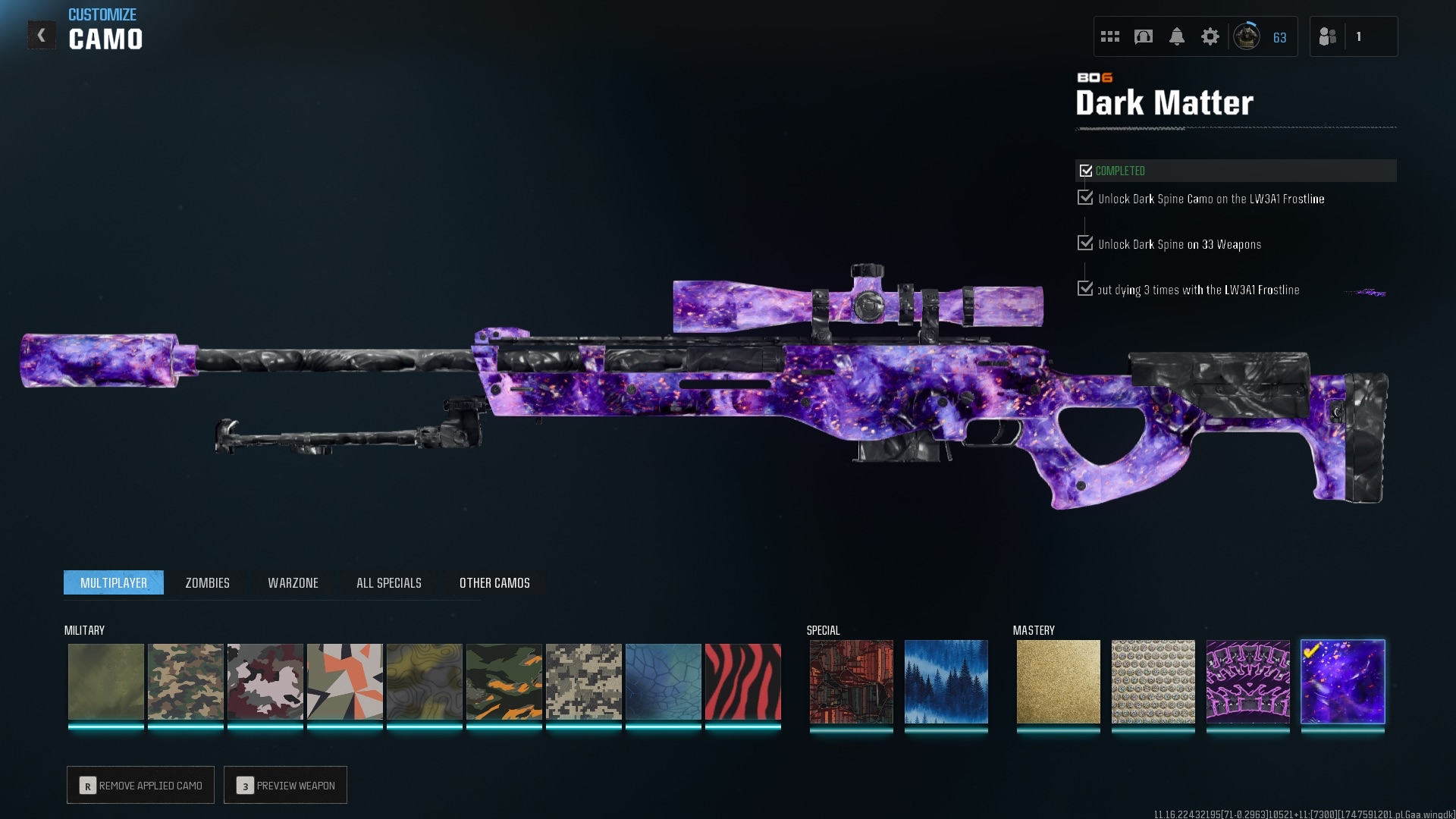The width and height of the screenshot is (1456, 819).
Task: Select the grey digital pixel camo
Action: [583, 682]
